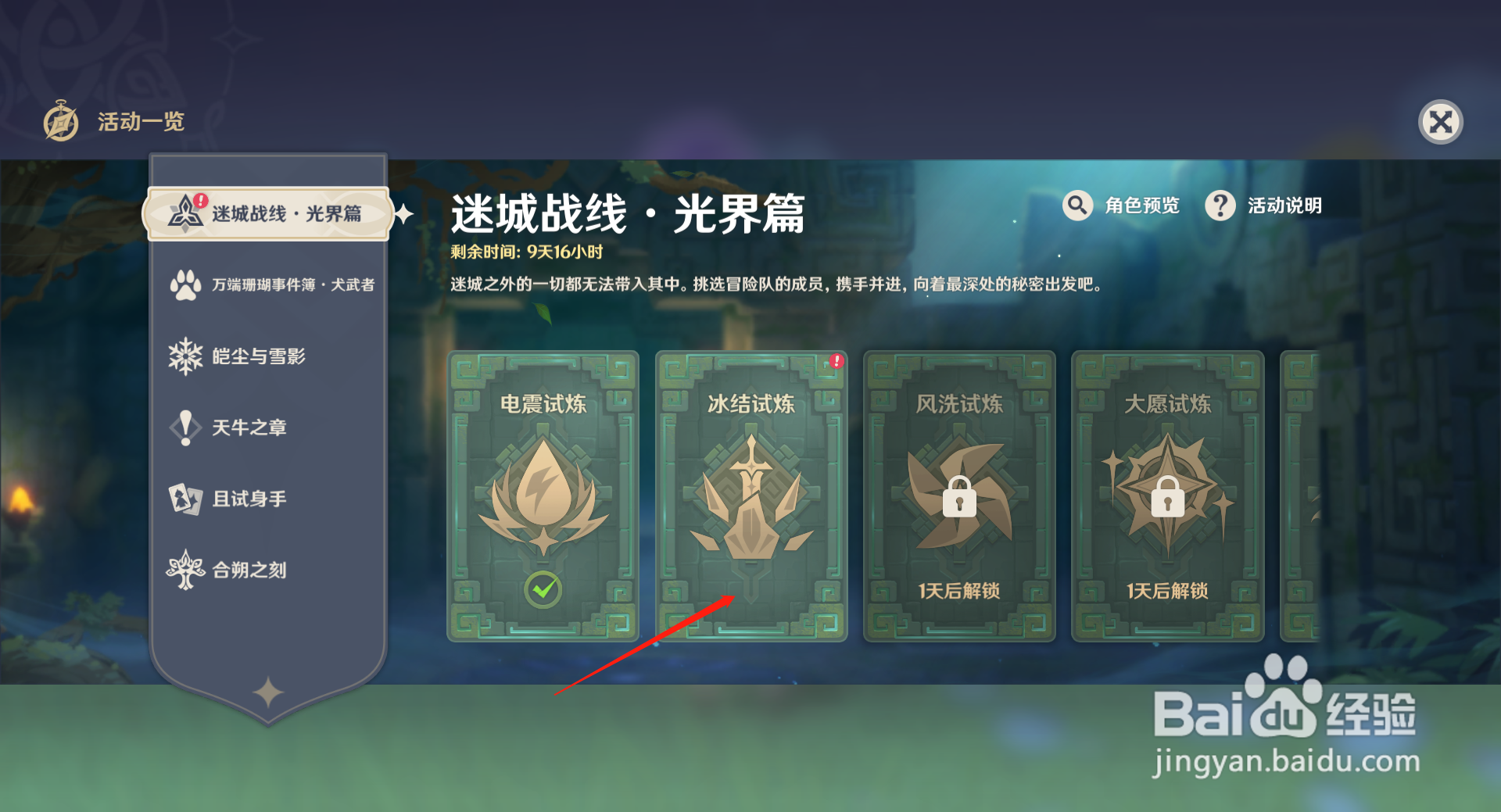Click the lock icon on 大愿试炼 card
1501x812 pixels.
[x=1166, y=501]
